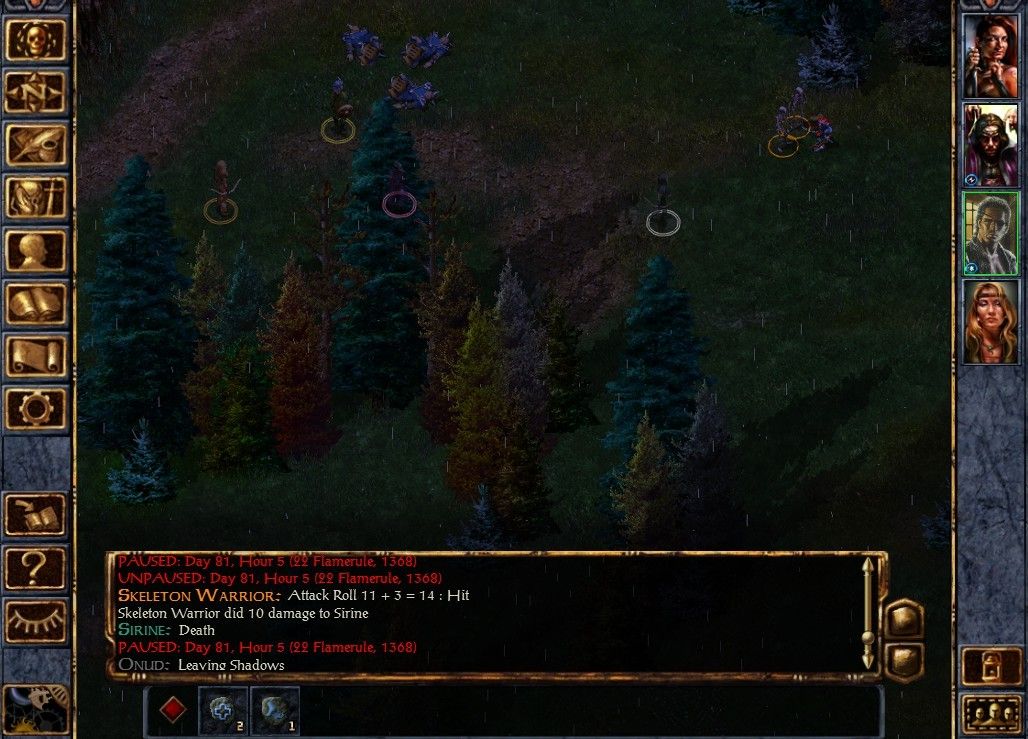
Task: Open the question mark help button
Action: pyautogui.click(x=36, y=568)
